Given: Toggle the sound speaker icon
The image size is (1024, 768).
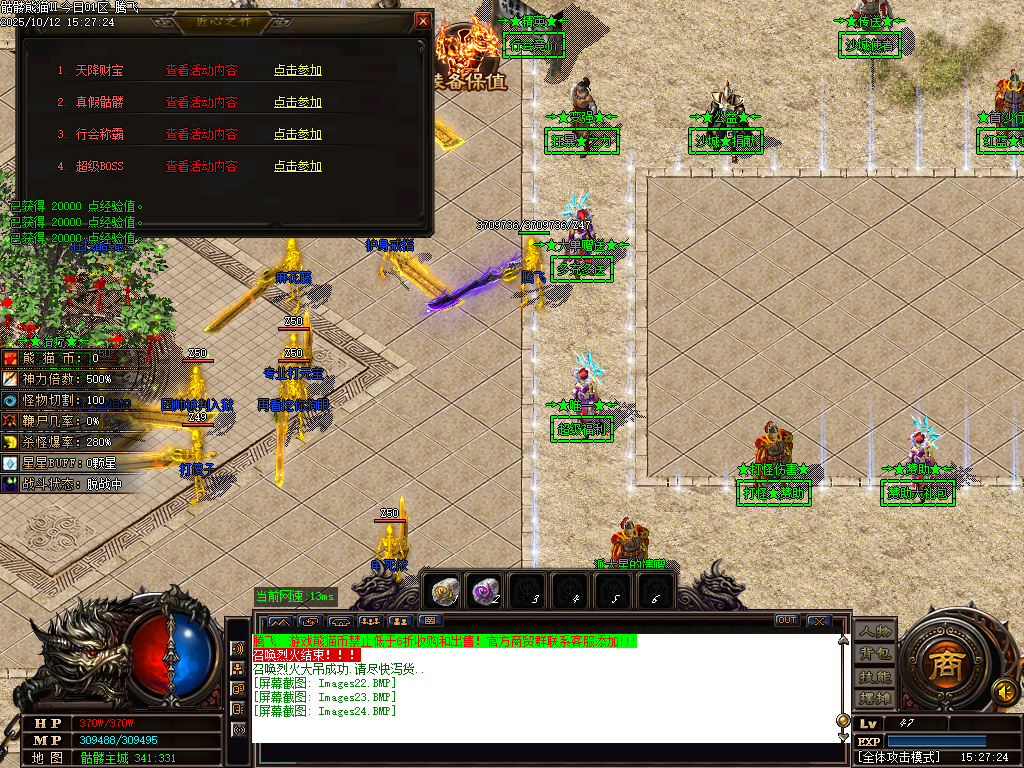Looking at the screenshot, I should point(1003,690).
